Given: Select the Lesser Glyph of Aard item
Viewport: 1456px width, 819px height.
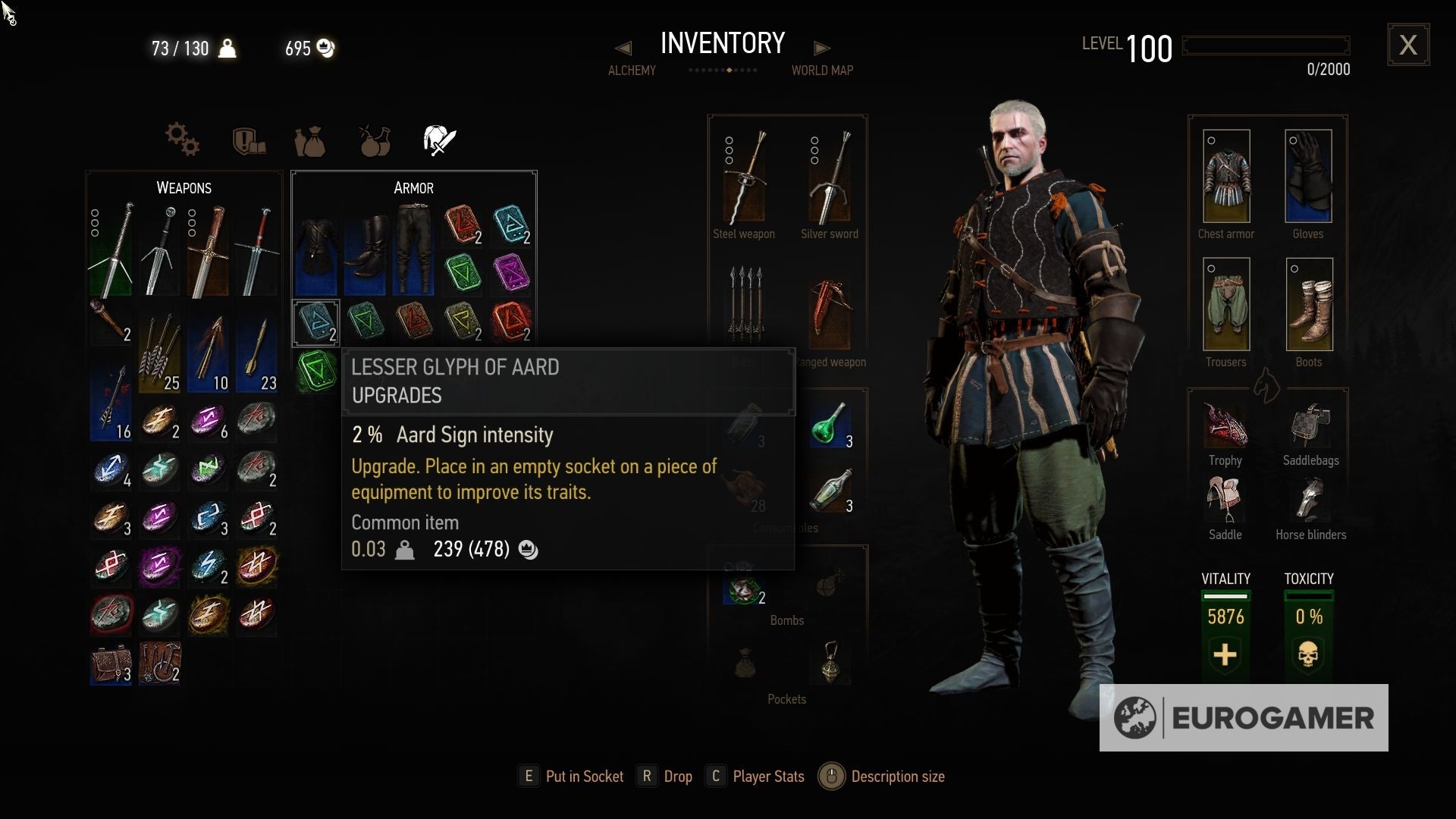Looking at the screenshot, I should pyautogui.click(x=315, y=322).
